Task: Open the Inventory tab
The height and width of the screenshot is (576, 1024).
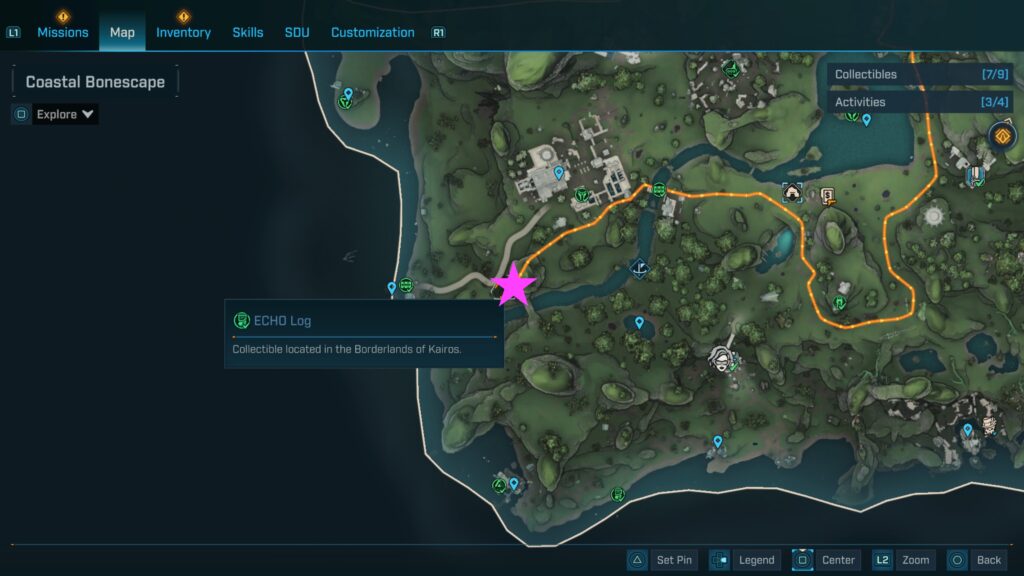Action: pos(183,32)
